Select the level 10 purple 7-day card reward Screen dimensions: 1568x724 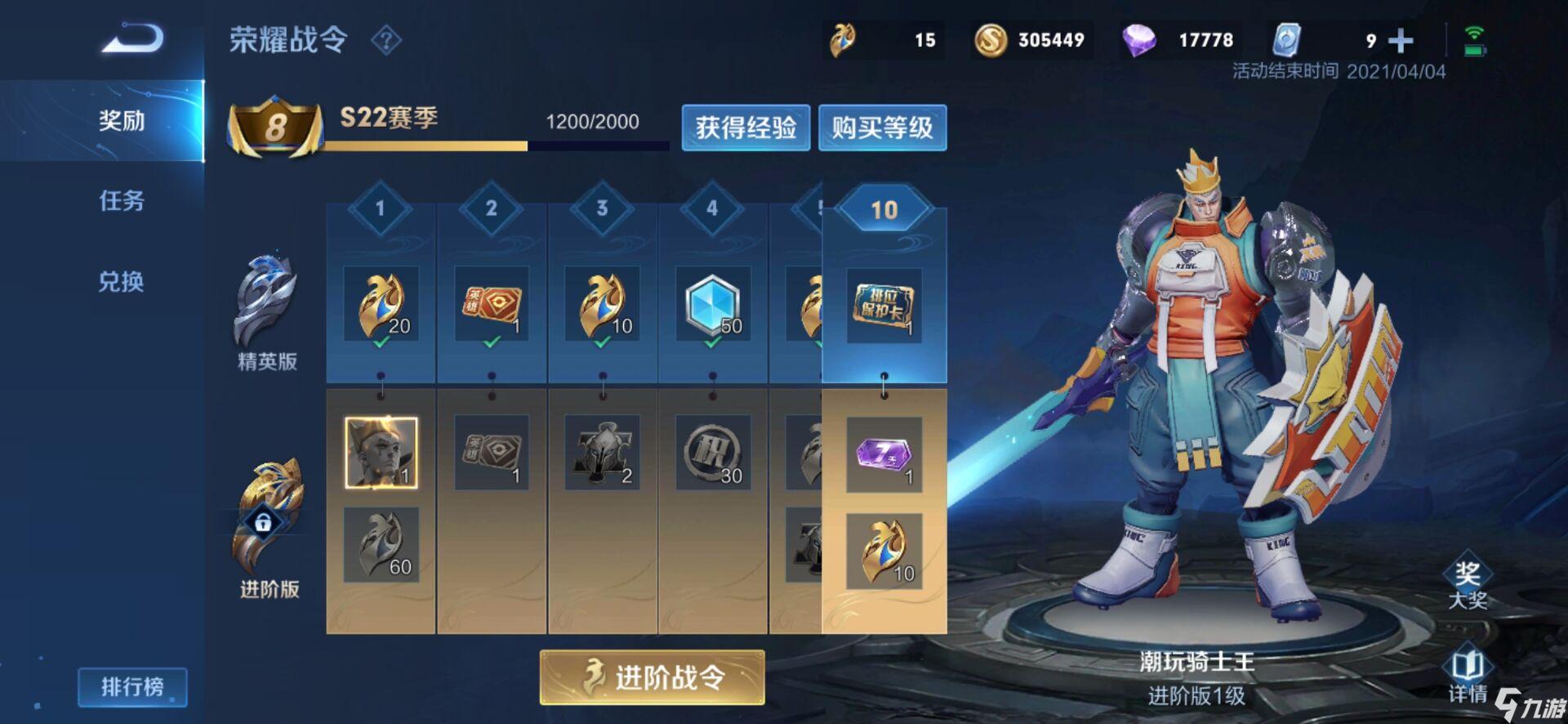point(884,454)
